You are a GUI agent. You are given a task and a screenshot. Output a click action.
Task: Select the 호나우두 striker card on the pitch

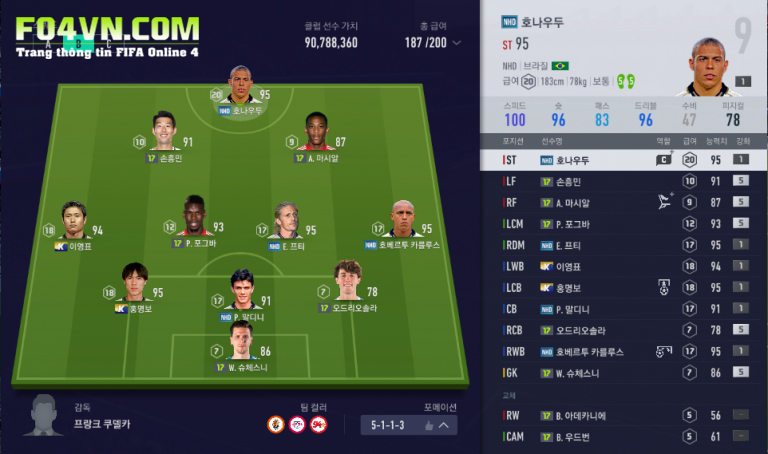coord(240,88)
